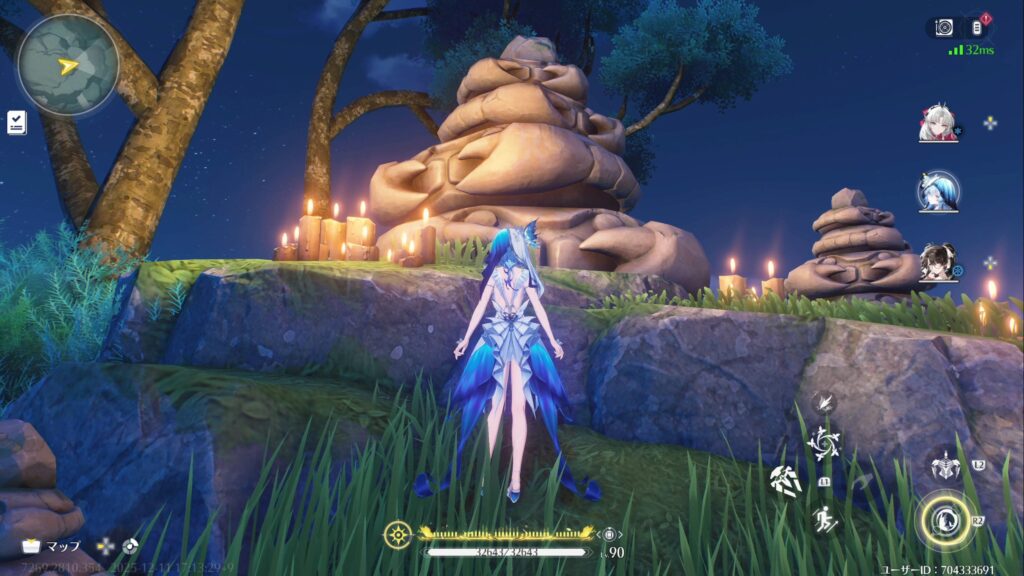Open the camera photo mode
This screenshot has height=576, width=1024.
click(943, 28)
